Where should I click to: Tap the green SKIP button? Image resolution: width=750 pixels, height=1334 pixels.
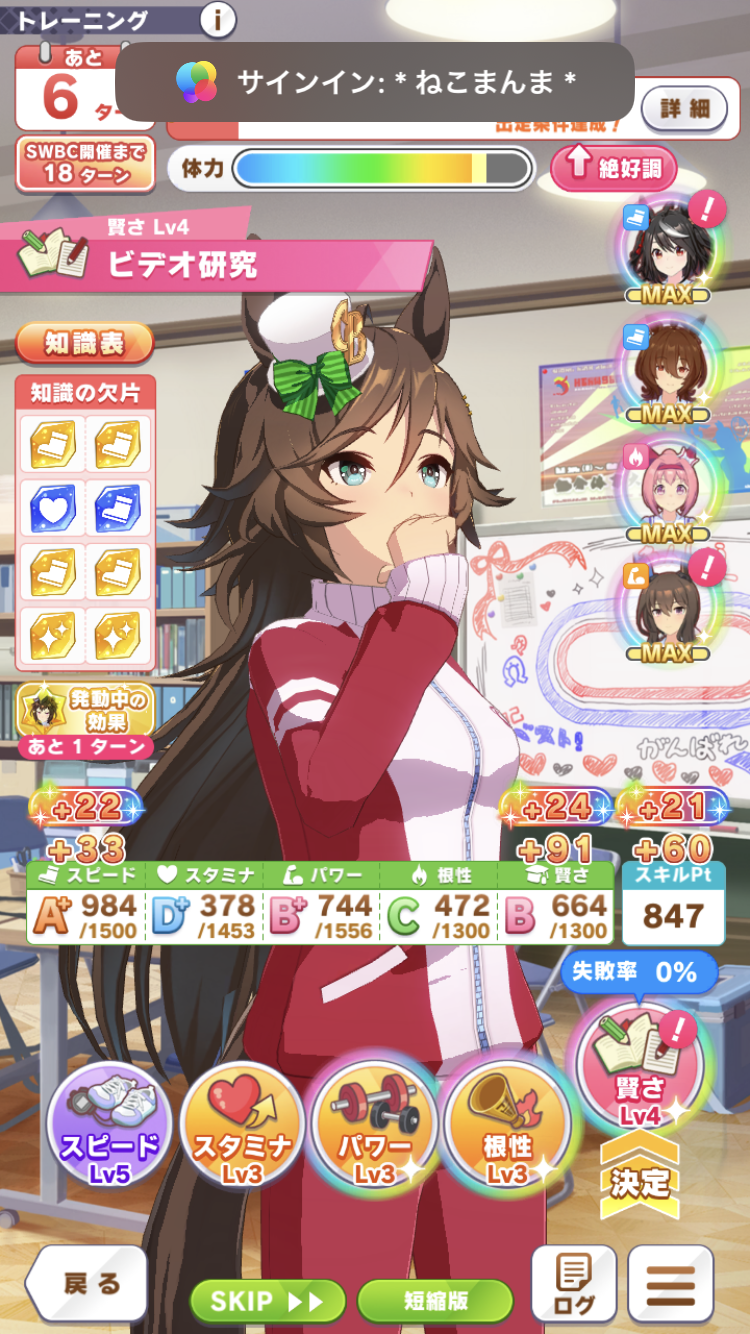(x=268, y=1300)
